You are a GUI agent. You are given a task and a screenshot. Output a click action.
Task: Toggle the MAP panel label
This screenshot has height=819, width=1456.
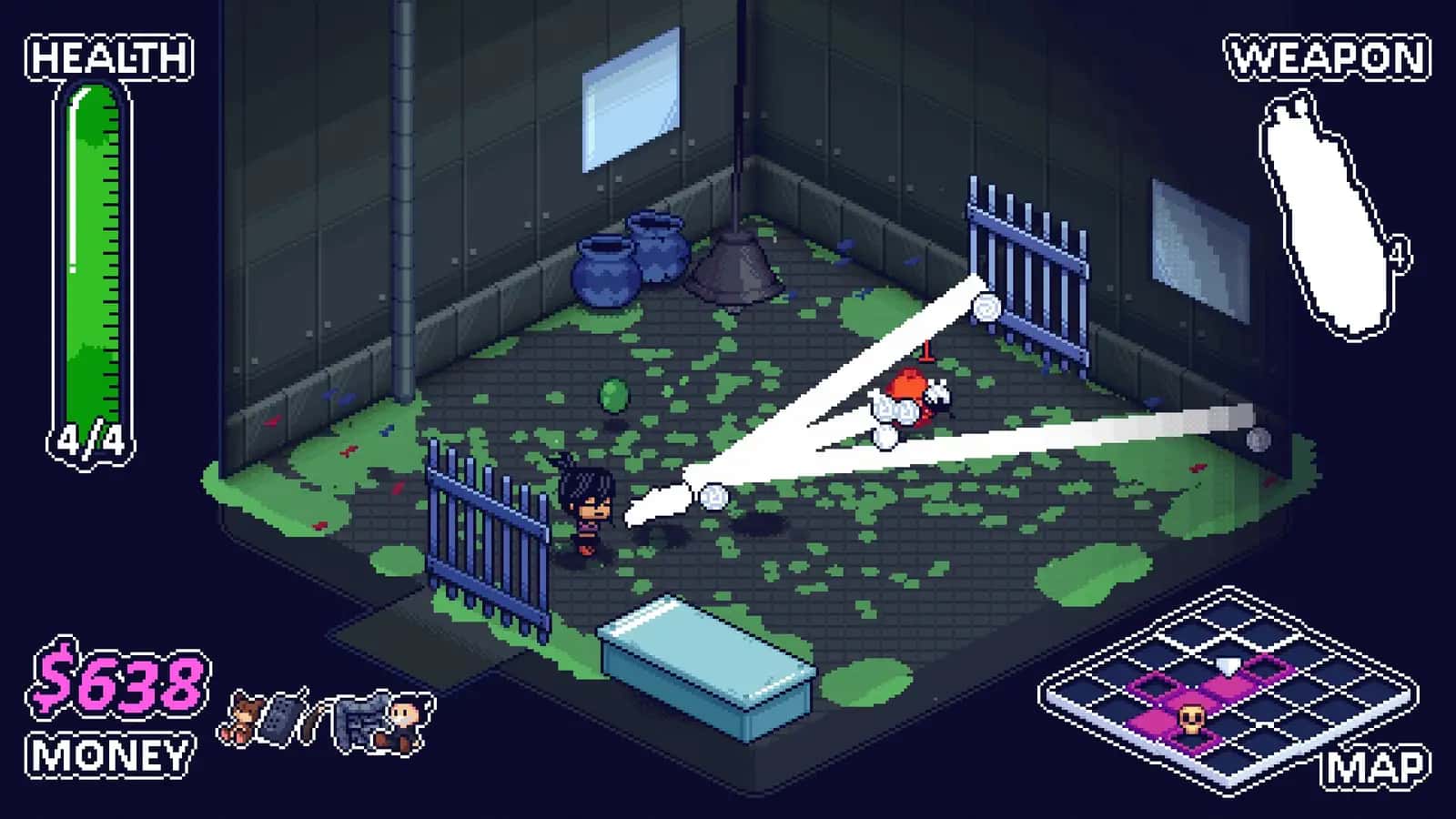(1376, 765)
